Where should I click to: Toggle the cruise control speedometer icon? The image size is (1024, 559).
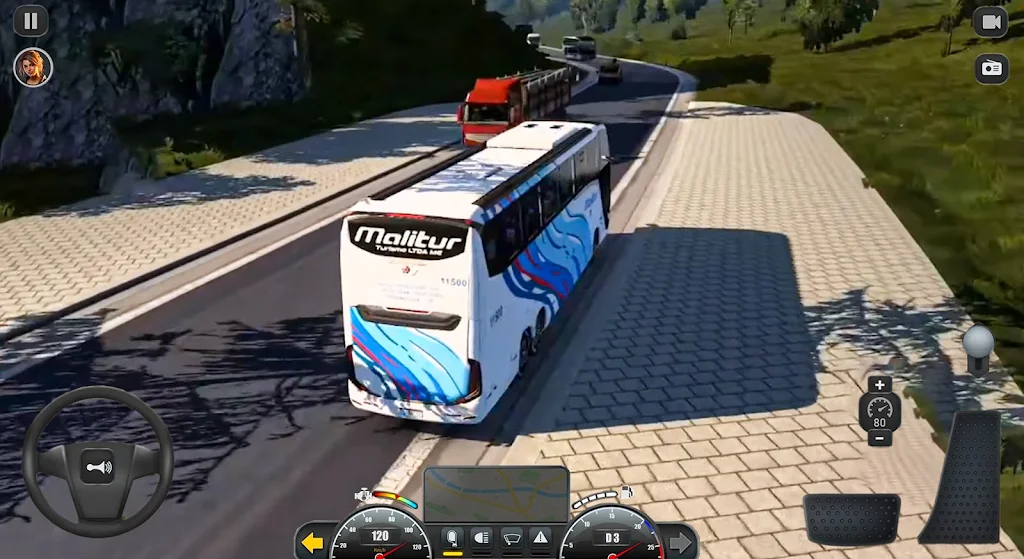[879, 411]
